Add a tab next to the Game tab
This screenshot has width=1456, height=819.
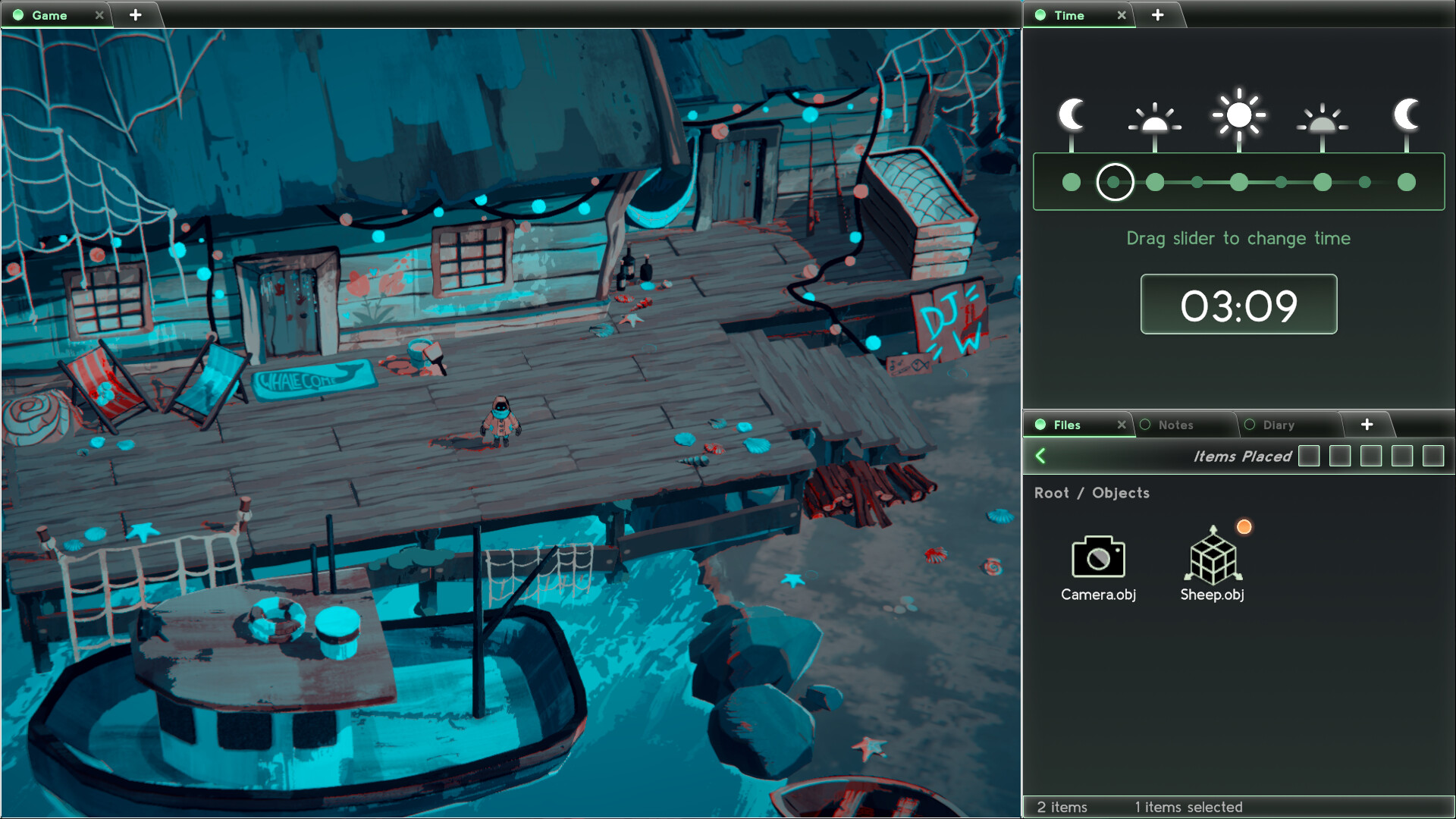(x=136, y=14)
